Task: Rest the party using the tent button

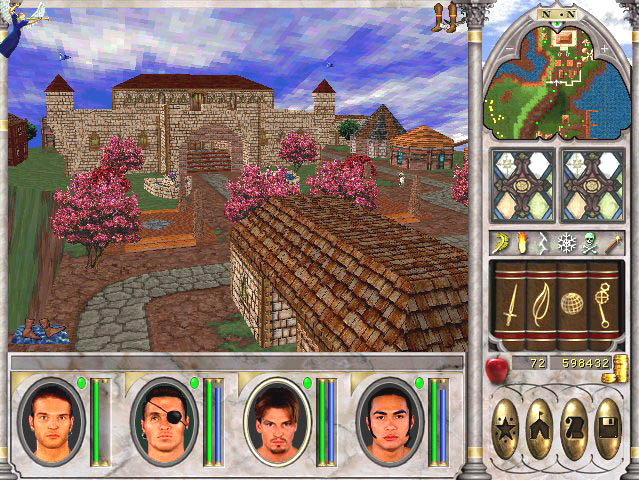Action: pos(540,430)
